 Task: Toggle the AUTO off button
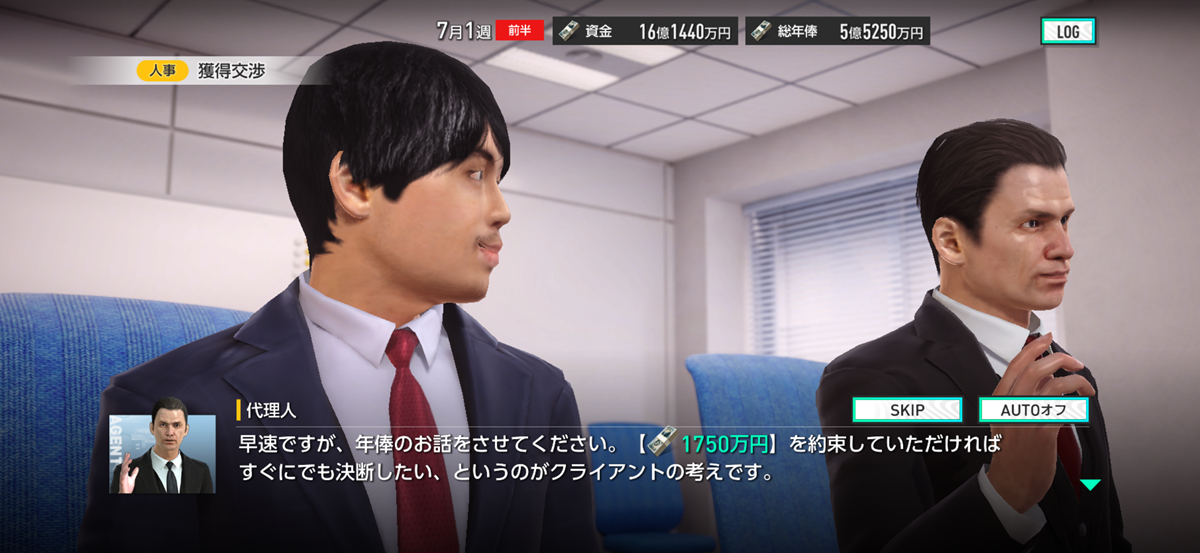pos(1033,410)
